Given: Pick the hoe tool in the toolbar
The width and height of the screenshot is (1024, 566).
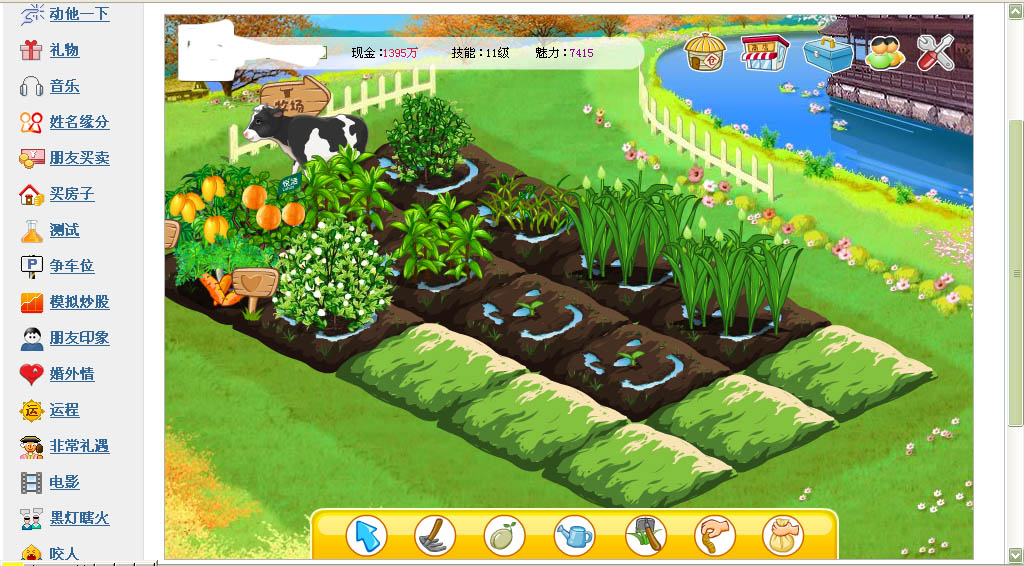Looking at the screenshot, I should pyautogui.click(x=436, y=536).
